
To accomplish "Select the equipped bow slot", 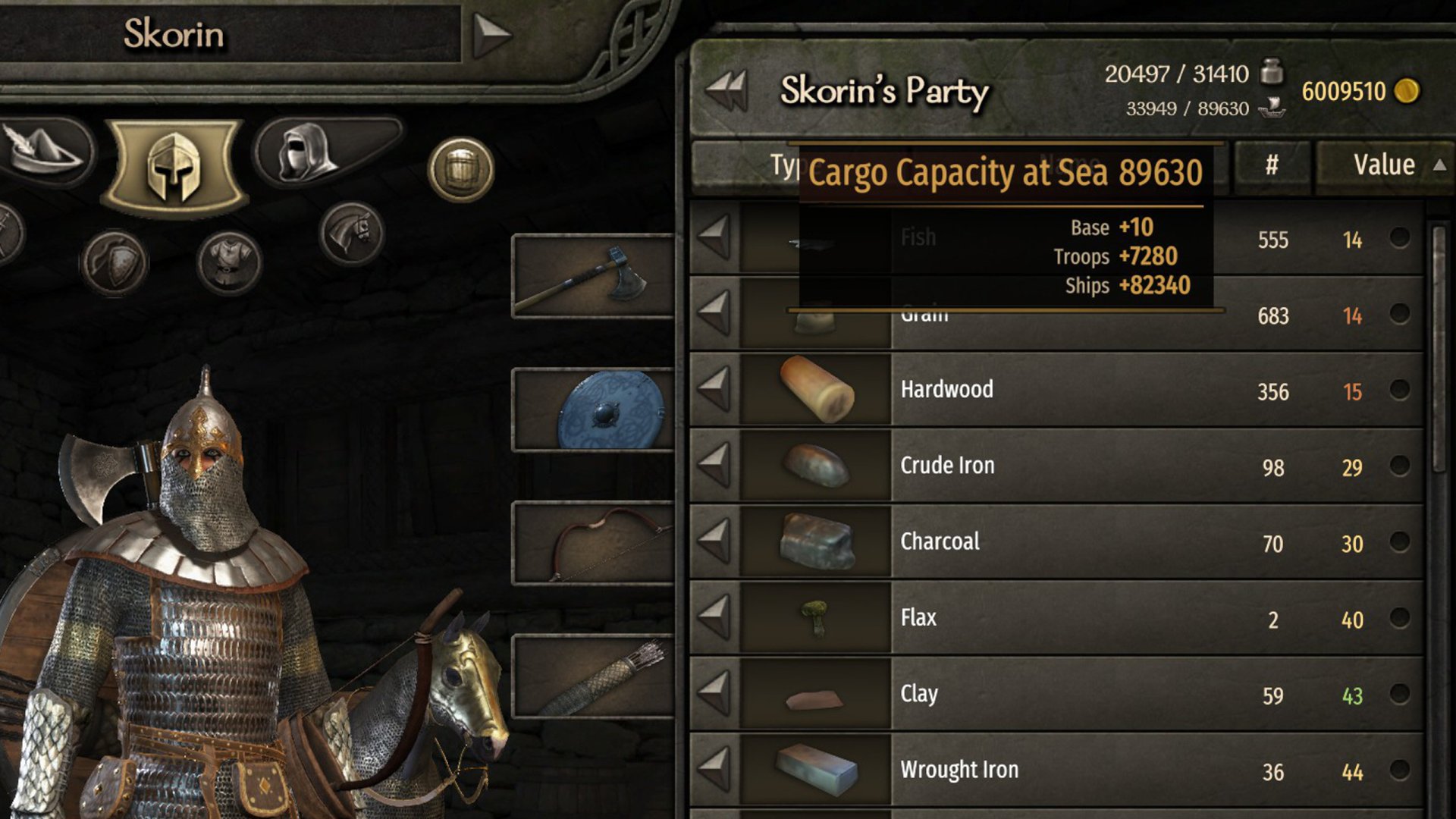I will click(593, 543).
